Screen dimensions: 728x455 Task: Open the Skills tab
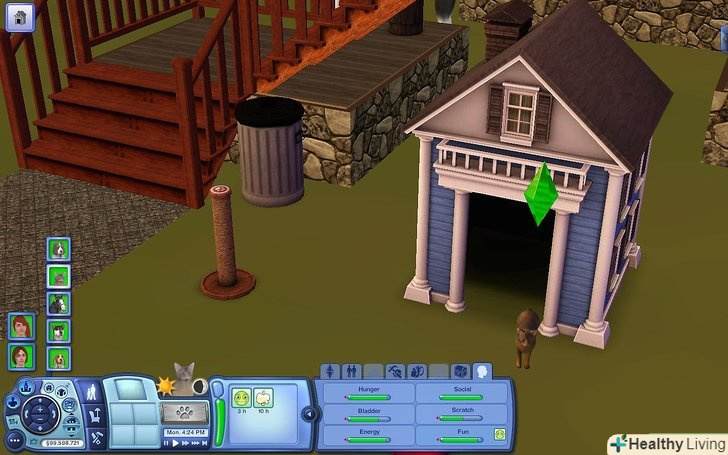pos(396,371)
